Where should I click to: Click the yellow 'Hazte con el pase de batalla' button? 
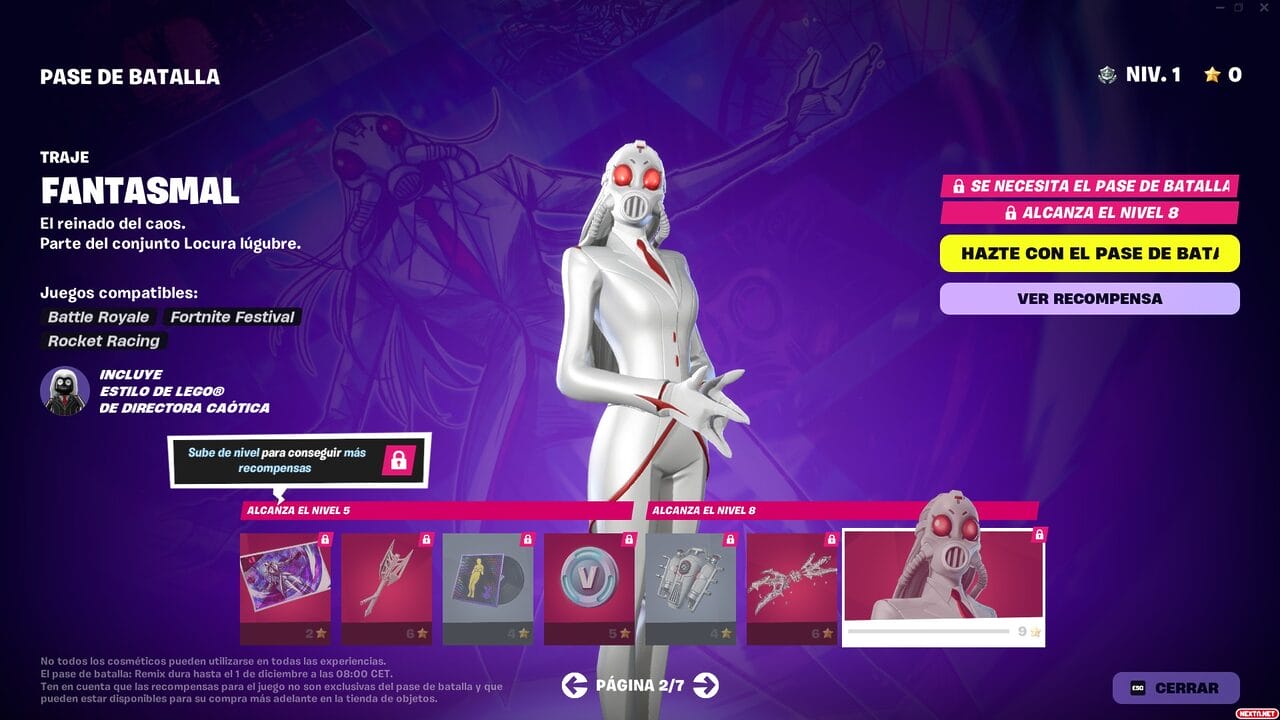[1089, 253]
